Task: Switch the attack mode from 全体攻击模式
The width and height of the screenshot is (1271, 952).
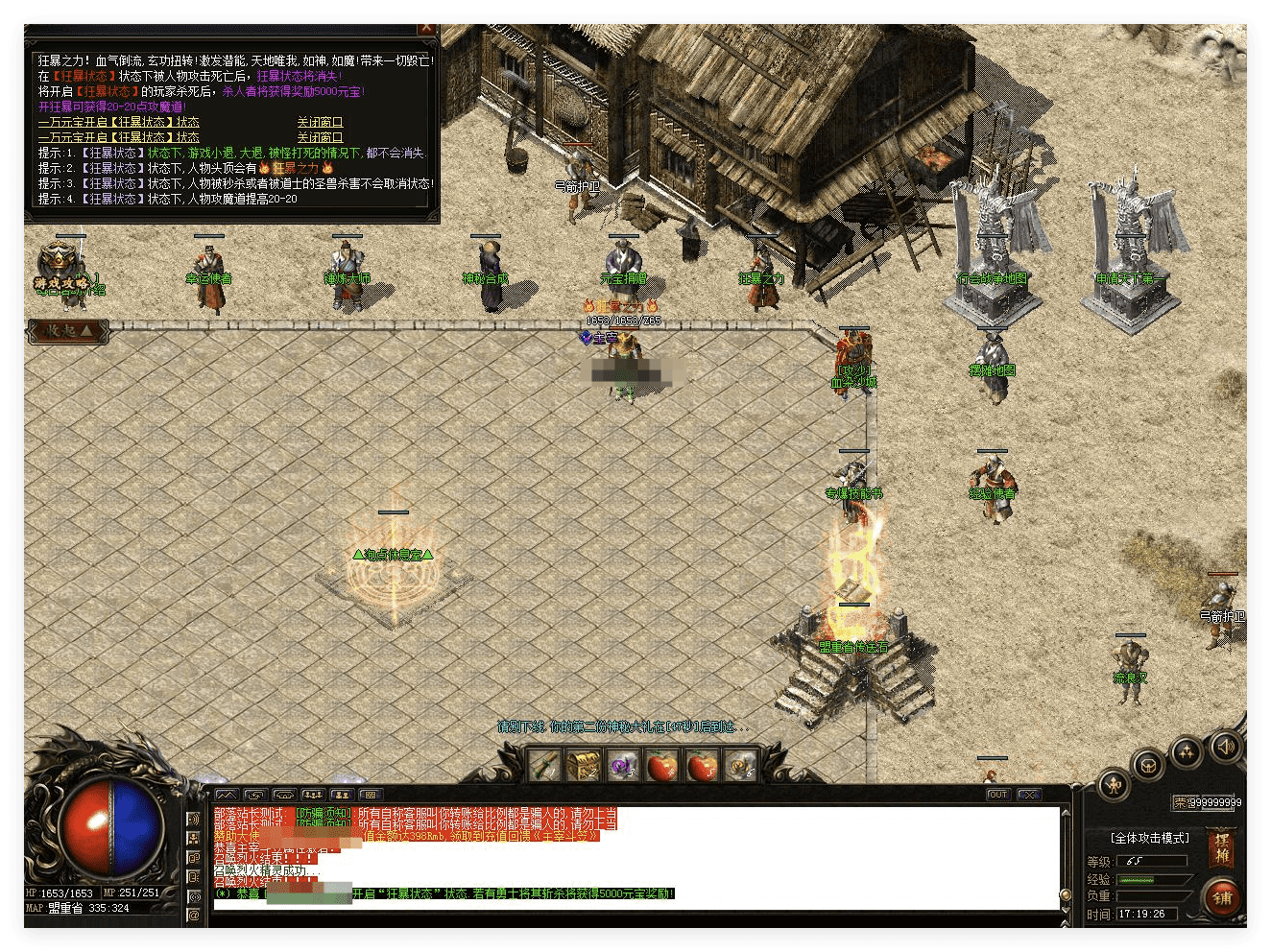Action: coord(1149,838)
